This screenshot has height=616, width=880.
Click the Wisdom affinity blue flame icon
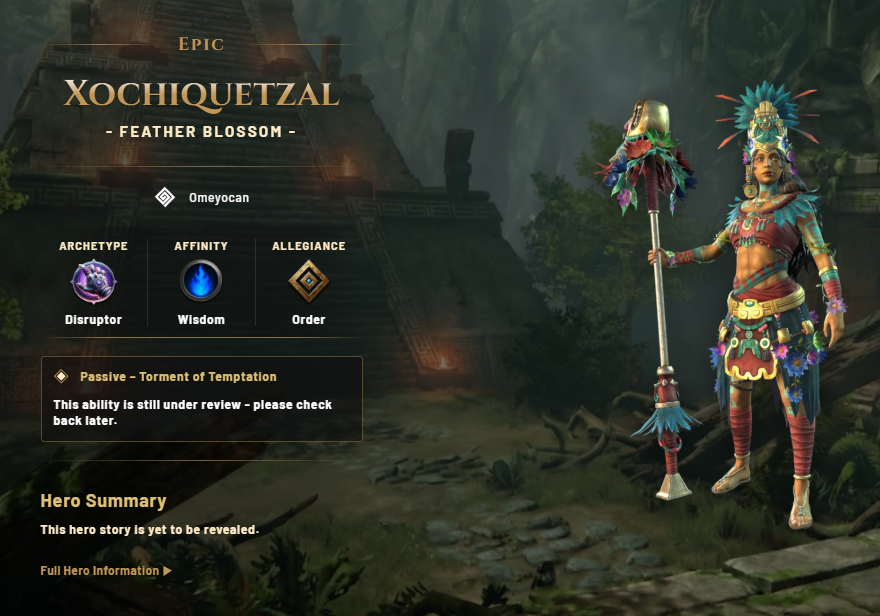tap(201, 282)
